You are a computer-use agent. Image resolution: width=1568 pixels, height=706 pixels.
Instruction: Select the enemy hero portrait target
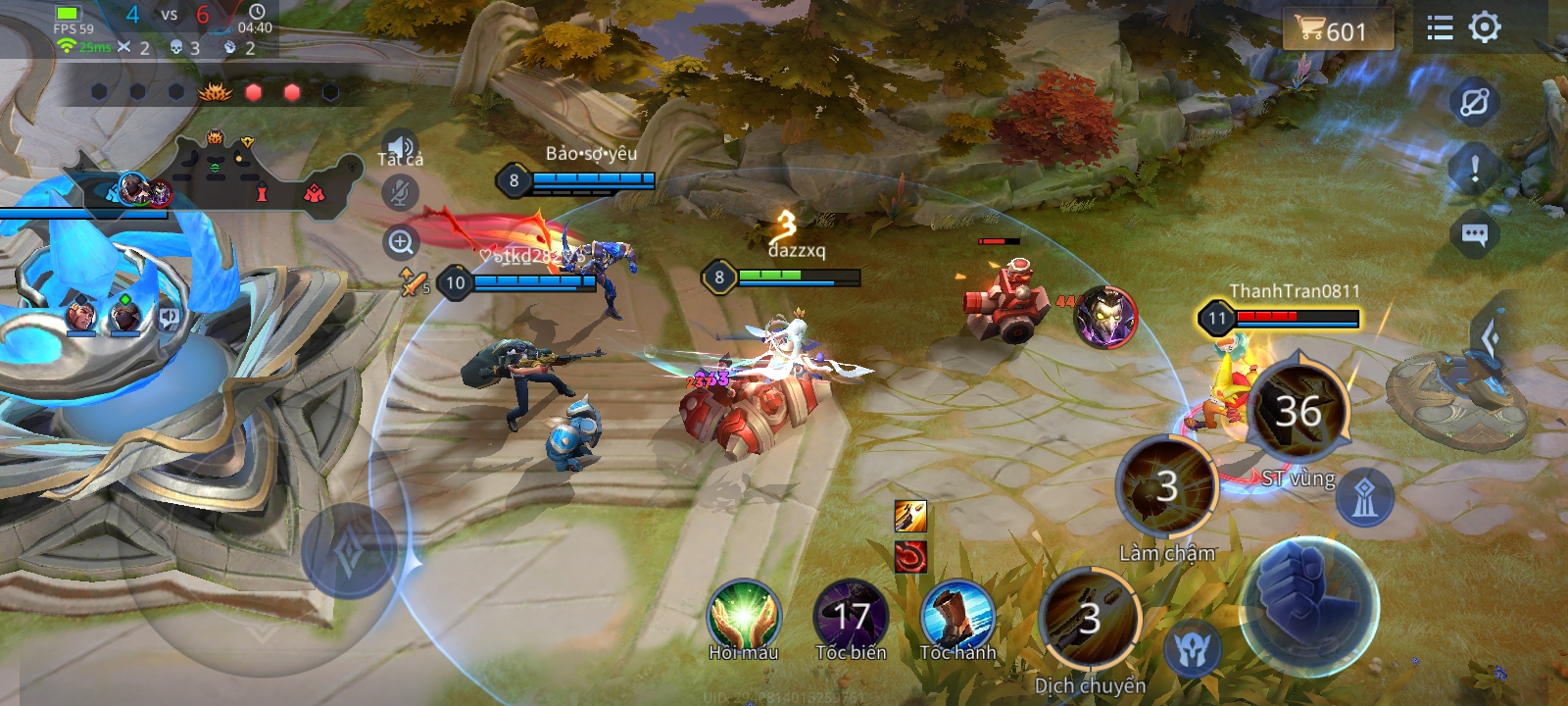(1105, 316)
